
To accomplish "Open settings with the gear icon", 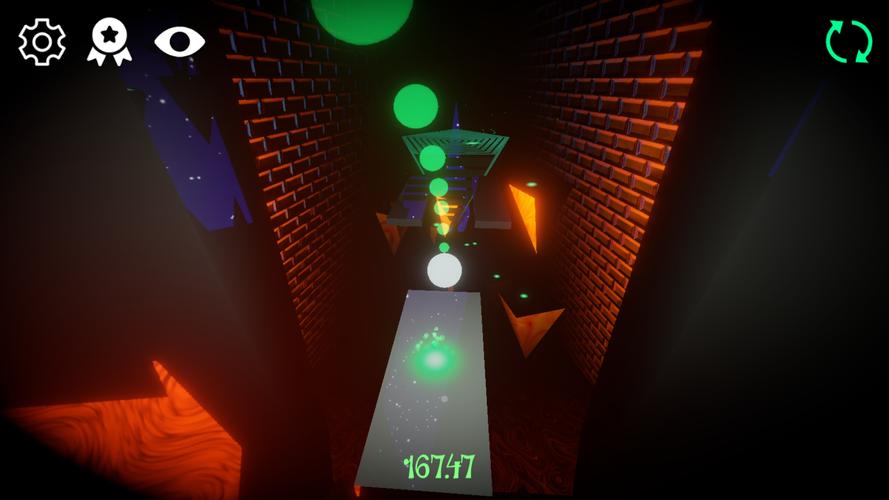I will [42, 42].
